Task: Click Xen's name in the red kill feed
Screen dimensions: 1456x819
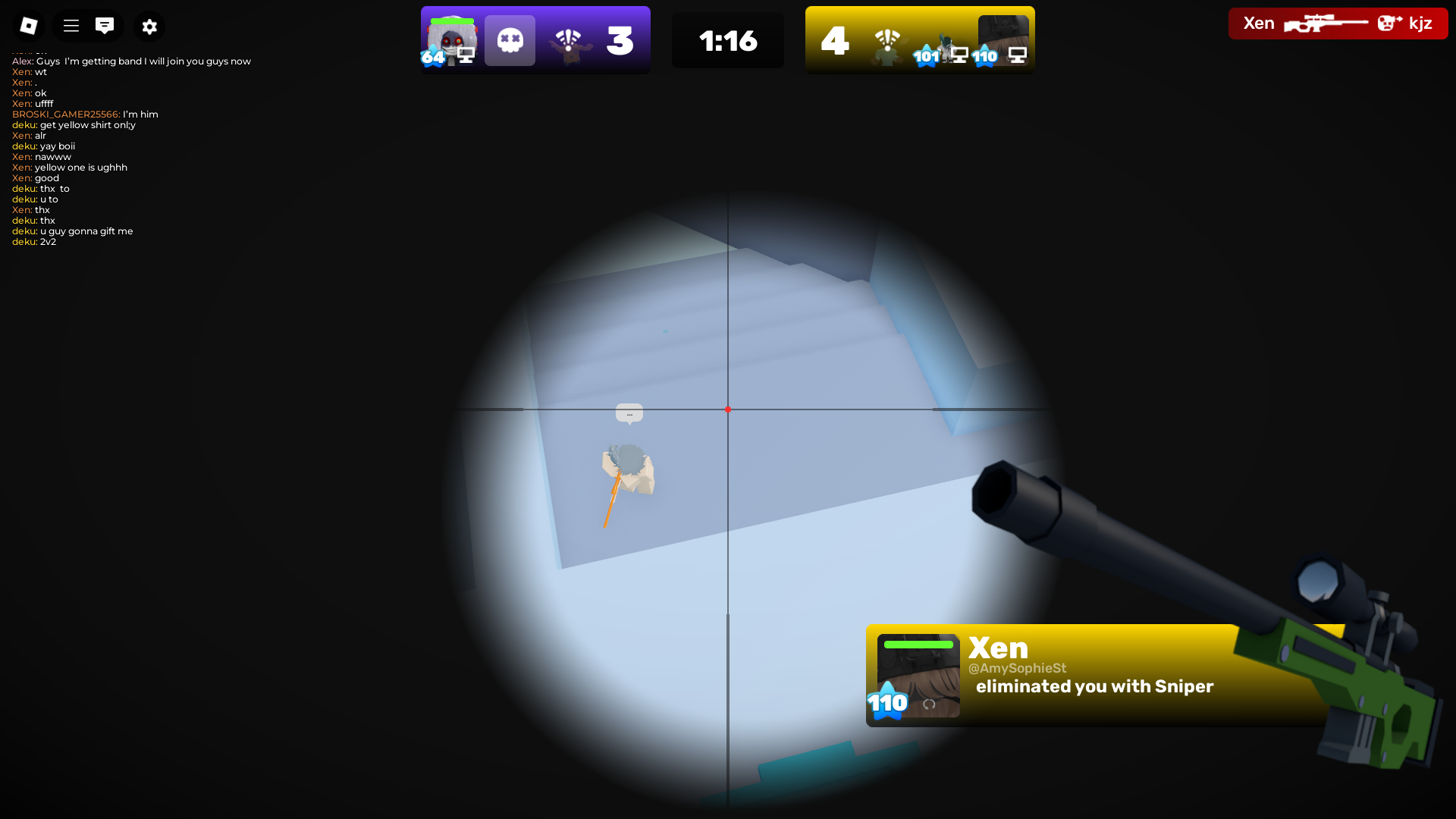Action: point(1259,22)
